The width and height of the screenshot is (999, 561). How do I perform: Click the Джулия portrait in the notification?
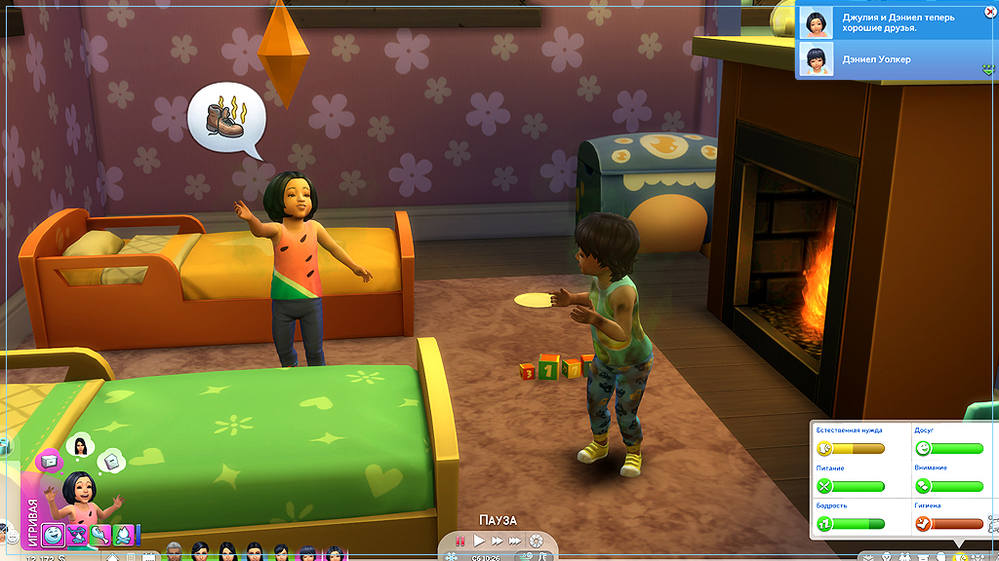[815, 21]
